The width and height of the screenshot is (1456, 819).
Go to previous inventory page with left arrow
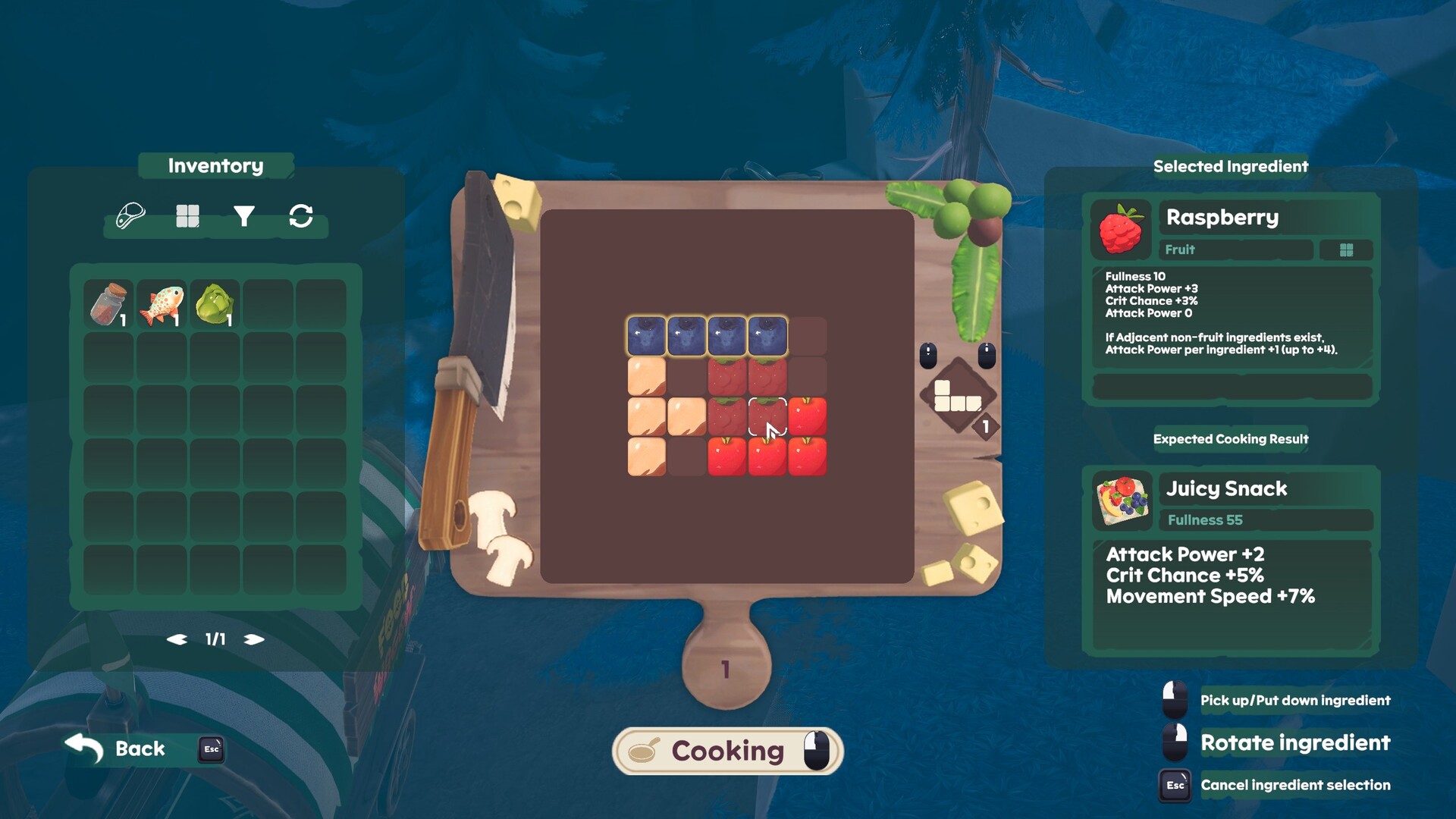pyautogui.click(x=175, y=639)
